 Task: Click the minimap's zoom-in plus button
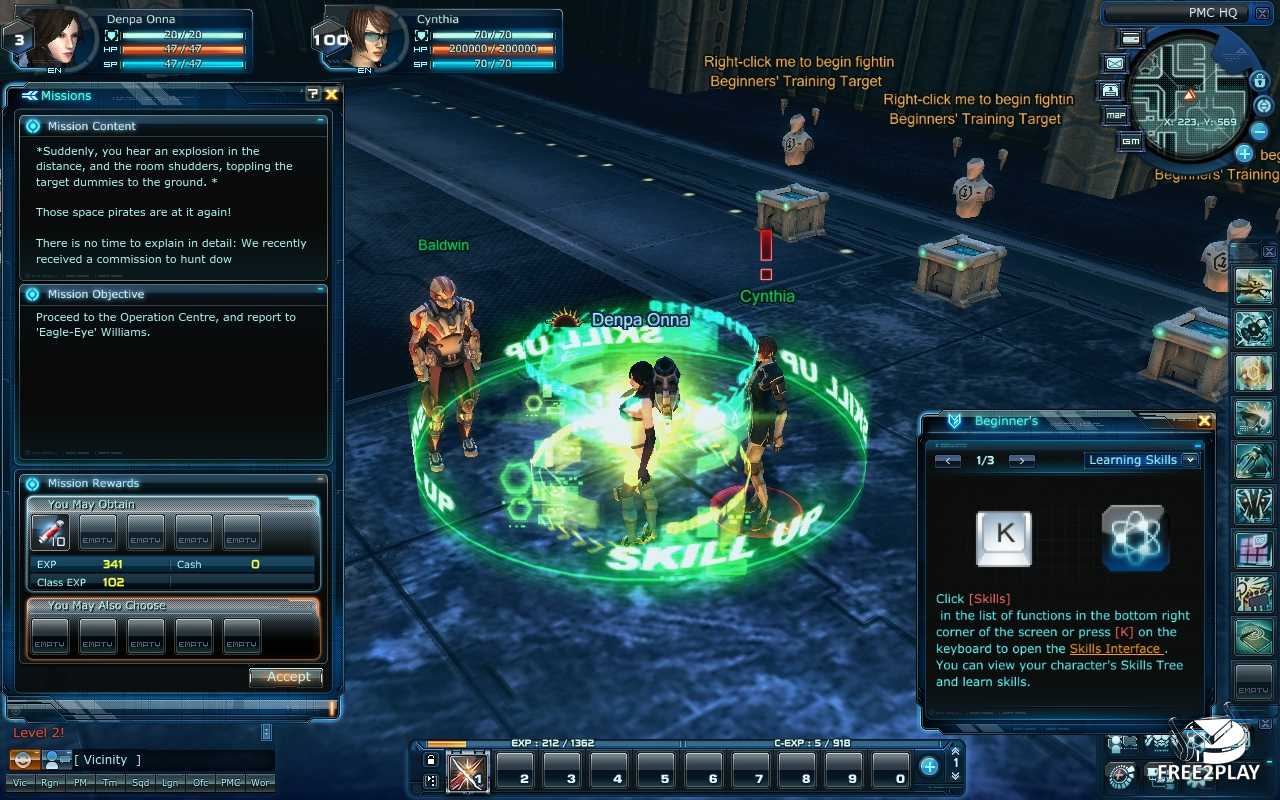[1244, 153]
